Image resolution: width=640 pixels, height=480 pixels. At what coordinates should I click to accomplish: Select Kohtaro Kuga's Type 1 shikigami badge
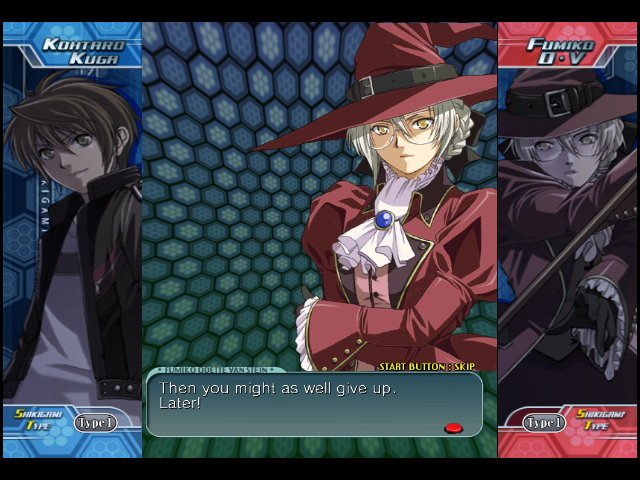point(95,423)
